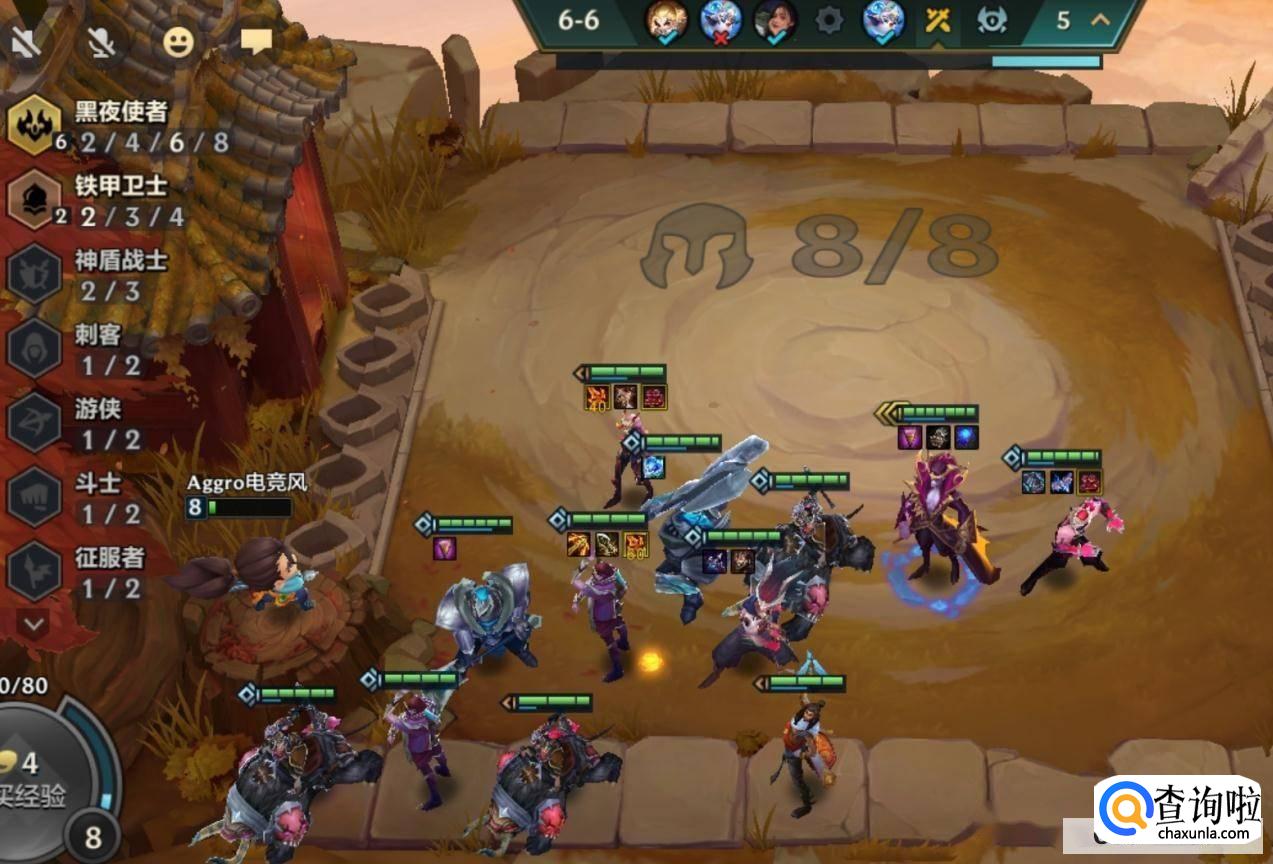Expand the top bar with up arrow
Screen dimensions: 1273x864
coord(1100,20)
